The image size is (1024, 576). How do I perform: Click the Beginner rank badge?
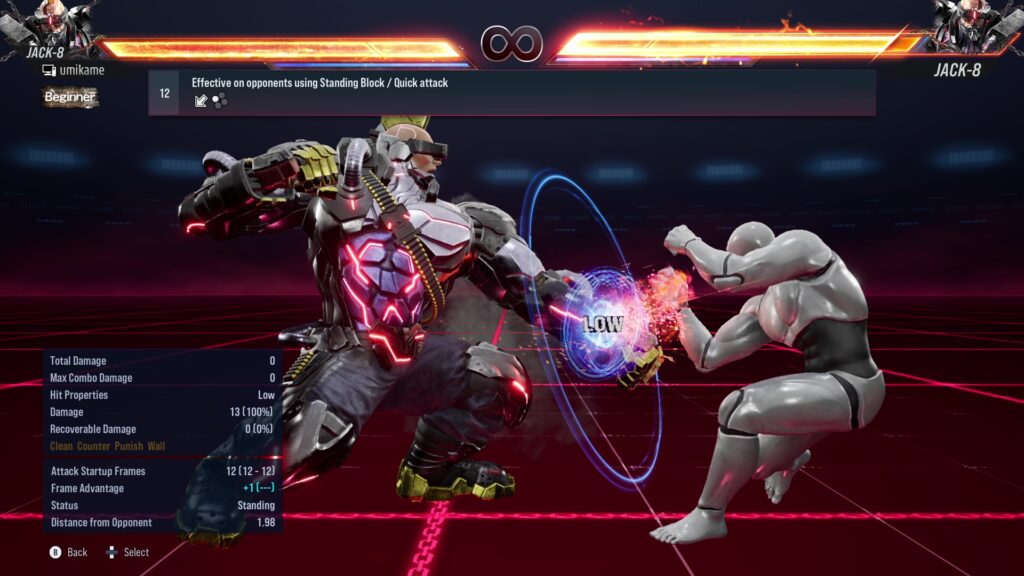pos(70,97)
